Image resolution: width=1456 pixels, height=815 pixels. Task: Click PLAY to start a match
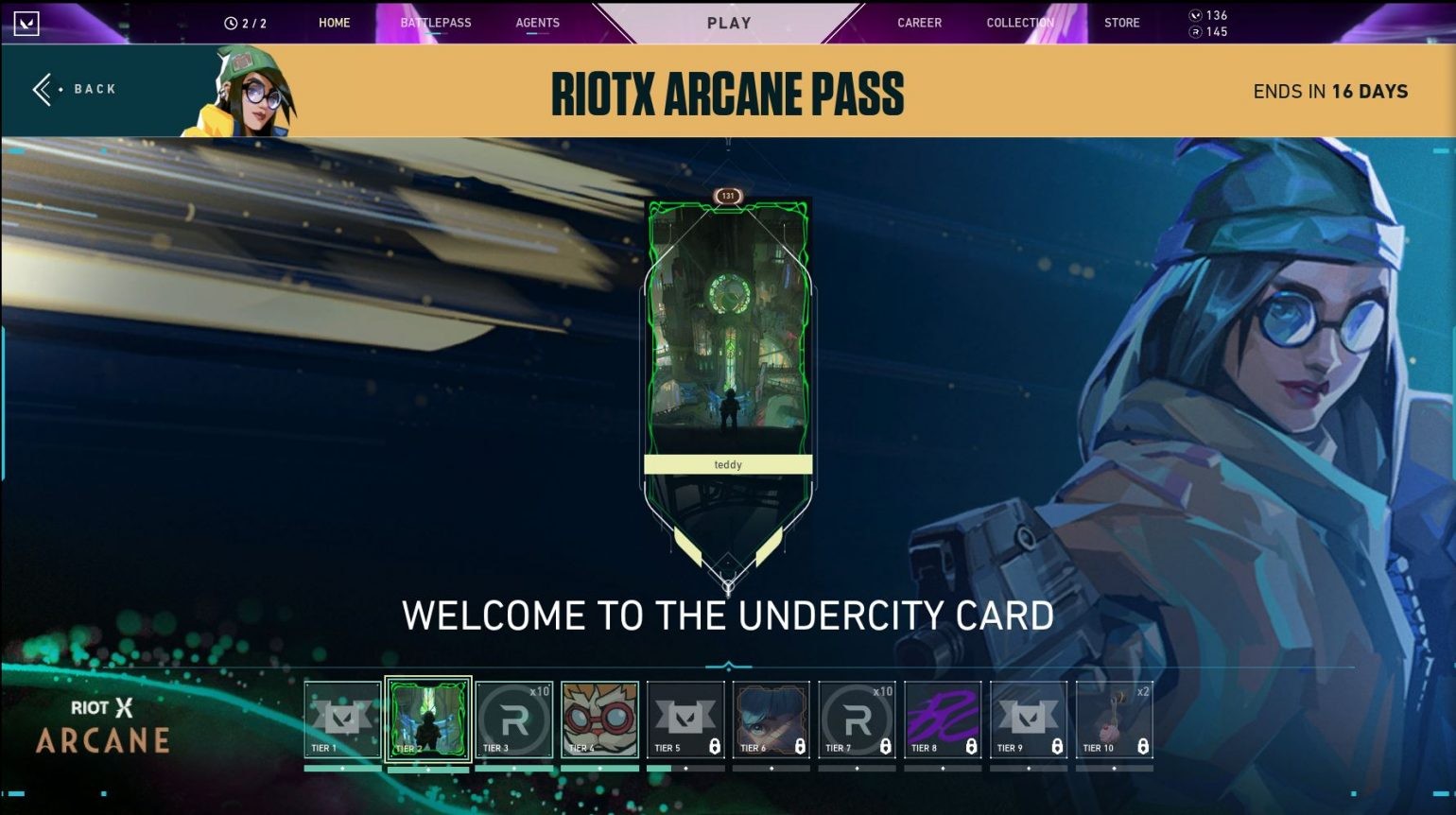[x=727, y=23]
